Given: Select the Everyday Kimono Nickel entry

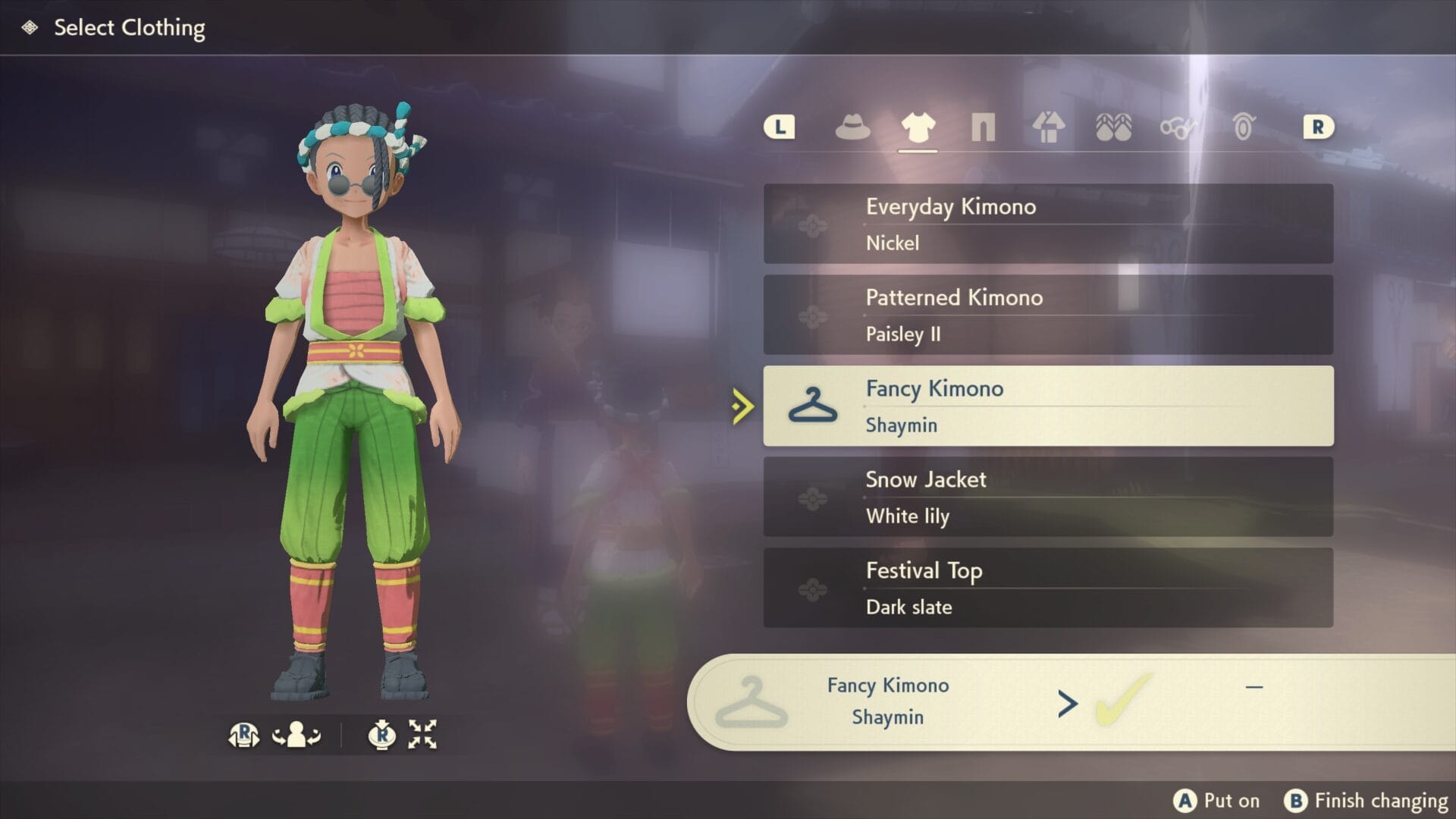Looking at the screenshot, I should (1047, 224).
